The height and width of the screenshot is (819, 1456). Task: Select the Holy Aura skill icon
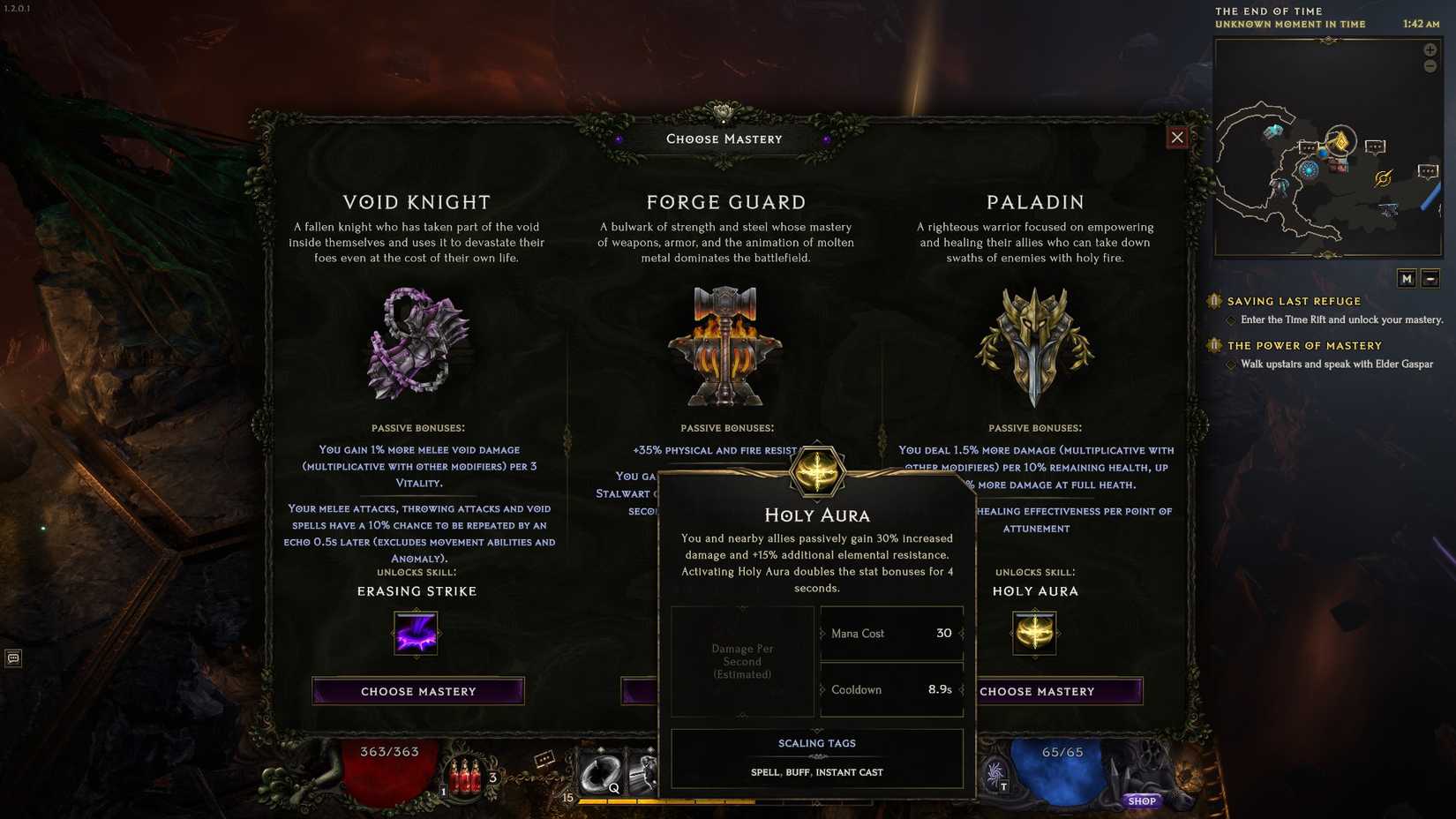pyautogui.click(x=1035, y=633)
